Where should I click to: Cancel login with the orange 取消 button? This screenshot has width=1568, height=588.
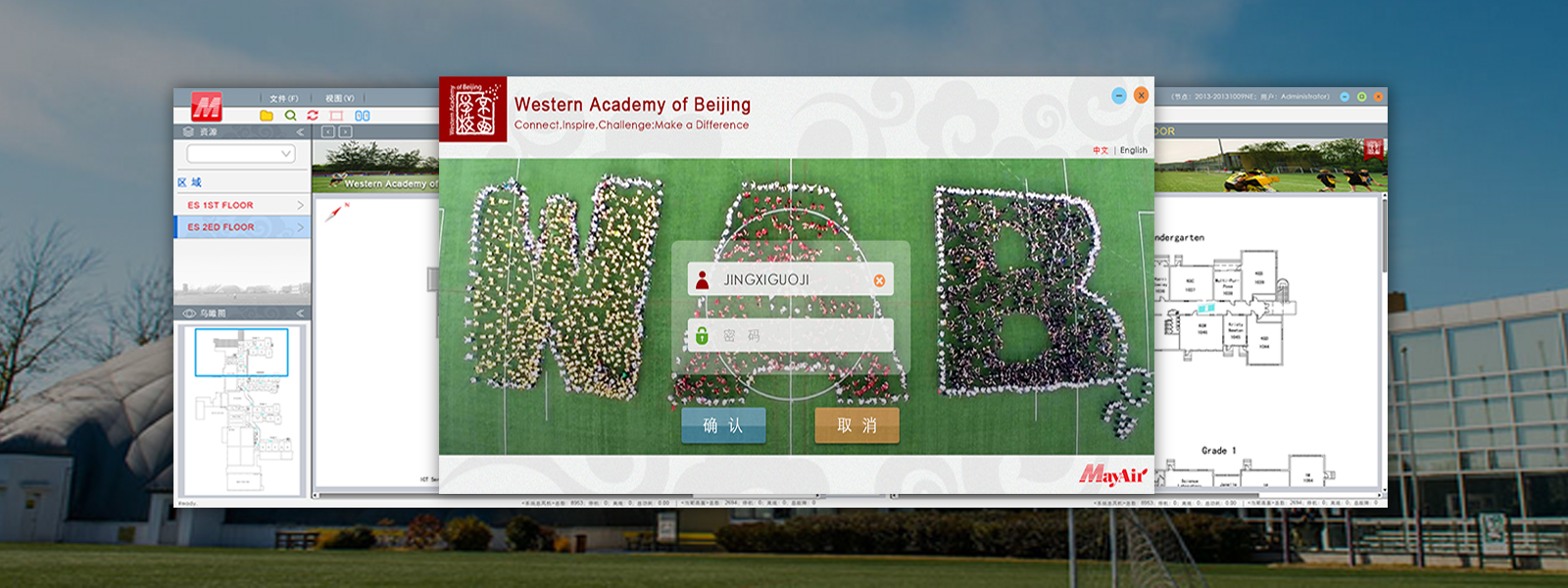pos(857,425)
